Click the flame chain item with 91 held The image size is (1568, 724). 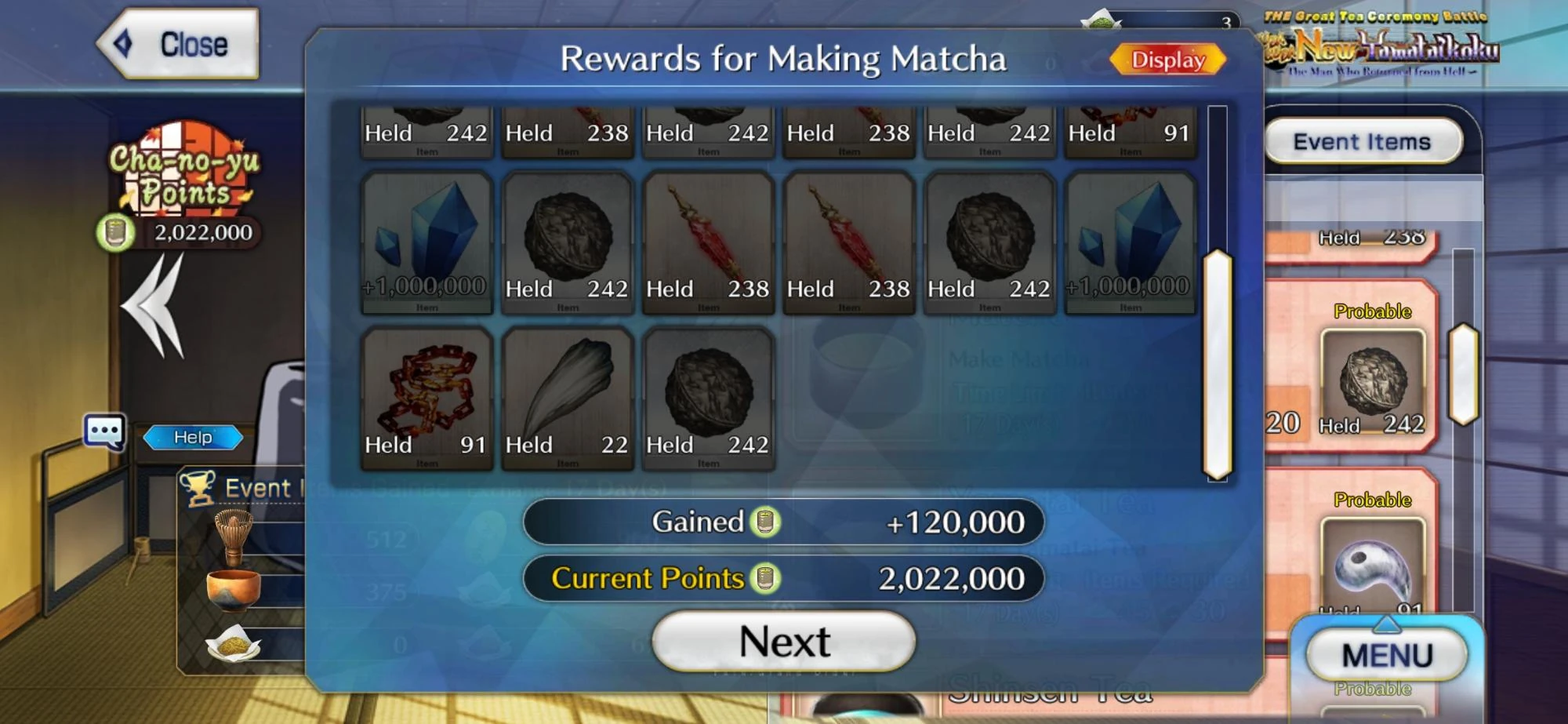[x=426, y=396]
